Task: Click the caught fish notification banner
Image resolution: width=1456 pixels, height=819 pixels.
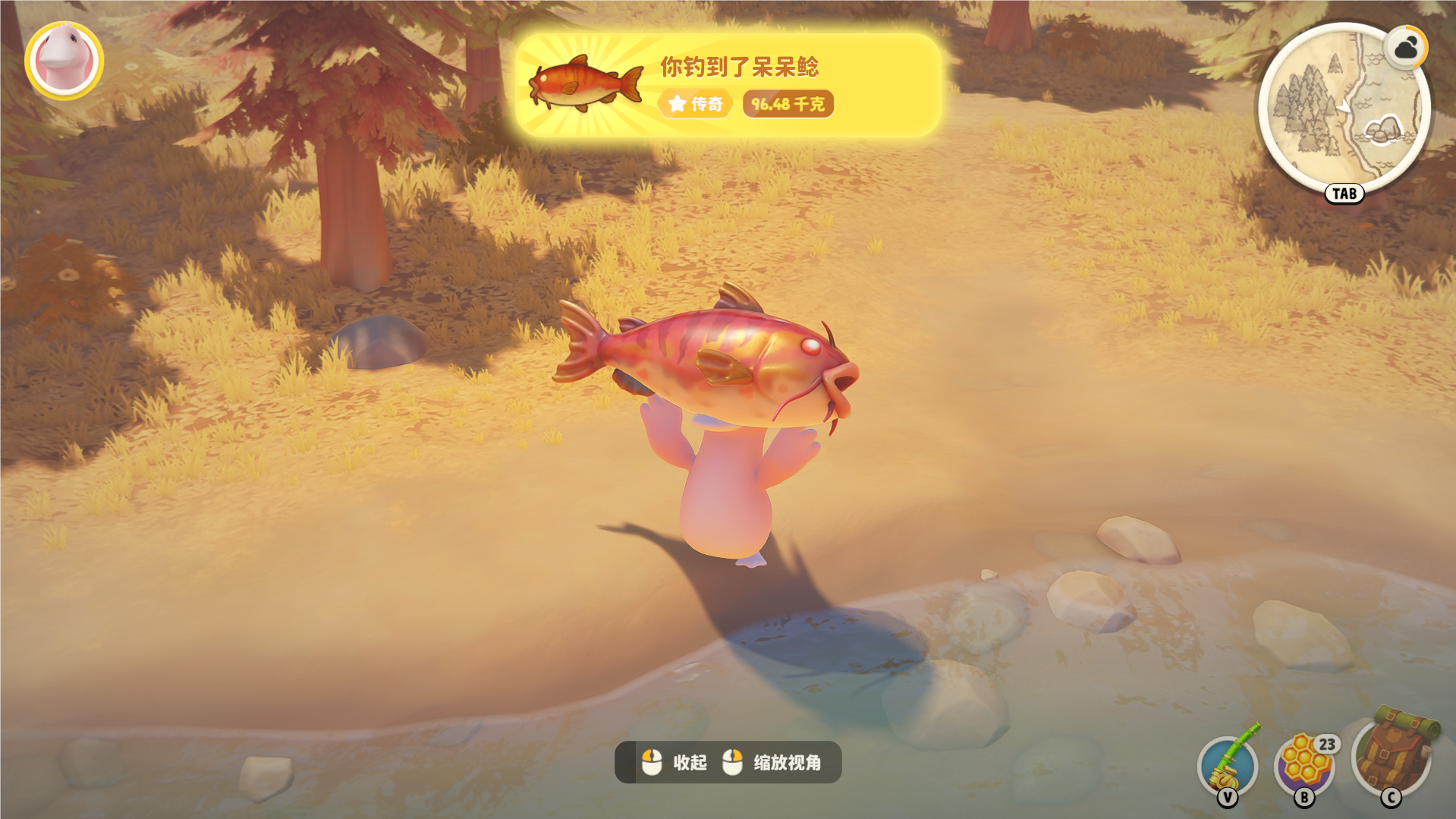Action: (x=728, y=85)
